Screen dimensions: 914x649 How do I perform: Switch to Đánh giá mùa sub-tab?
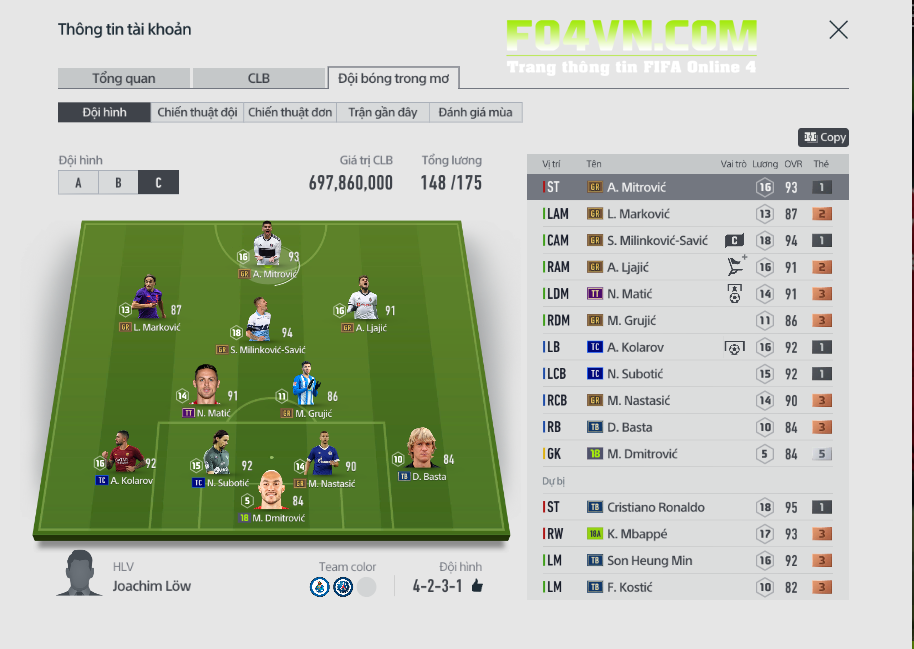tap(475, 113)
